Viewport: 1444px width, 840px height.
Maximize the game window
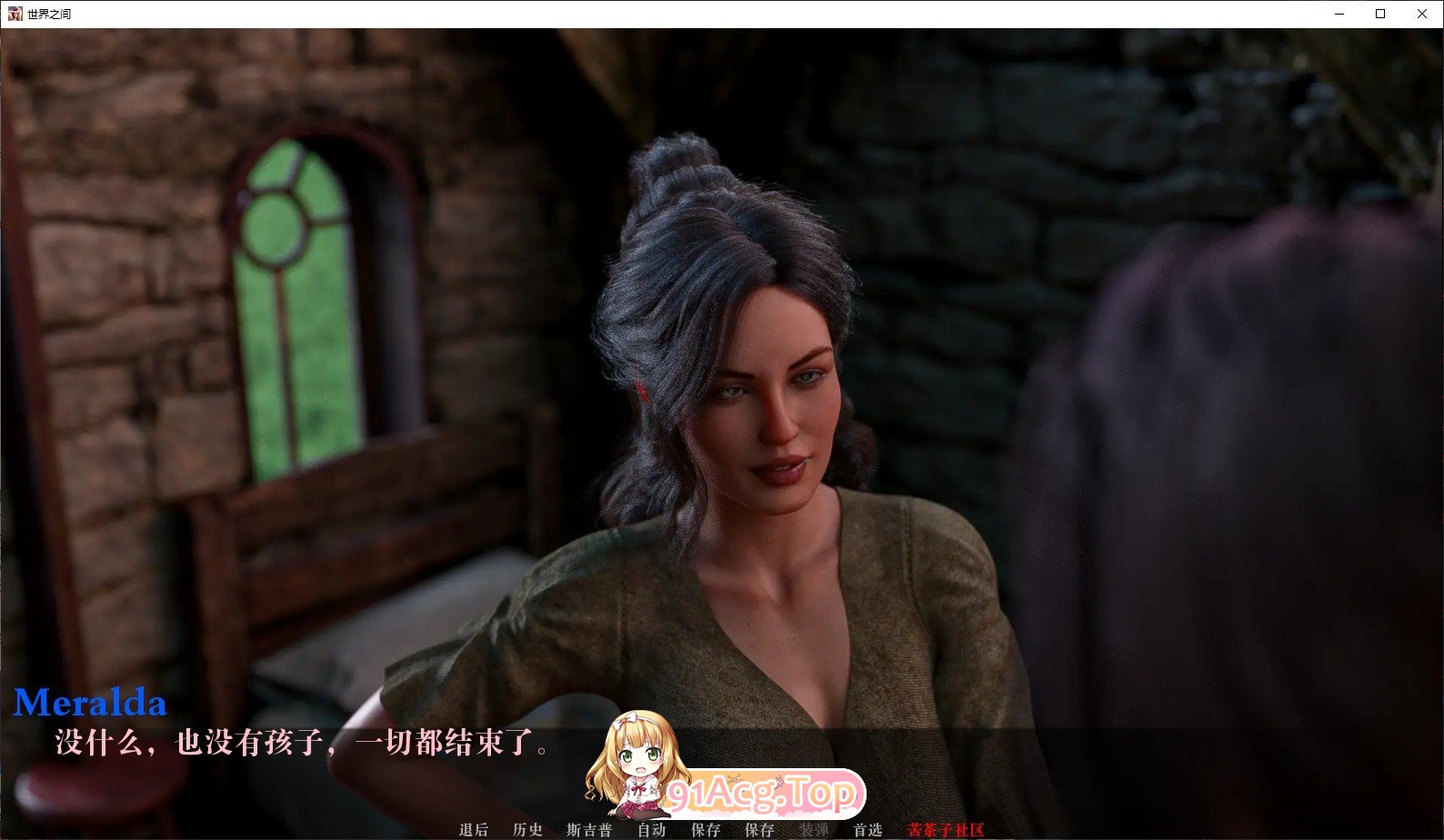(x=1378, y=14)
